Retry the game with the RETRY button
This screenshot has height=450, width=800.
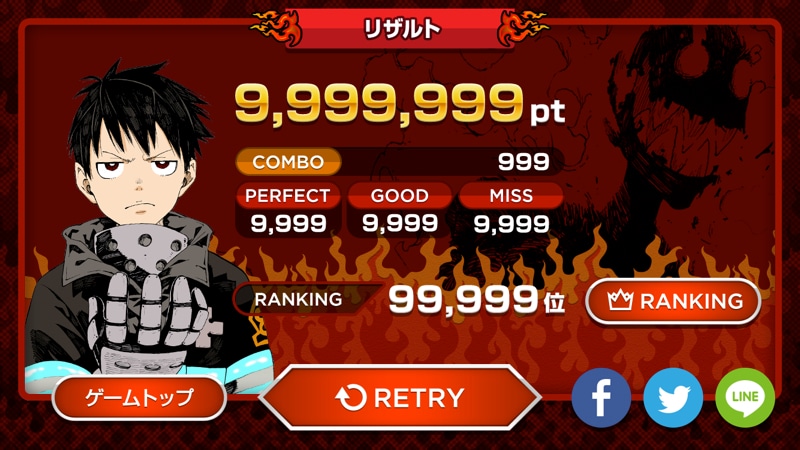coord(400,398)
